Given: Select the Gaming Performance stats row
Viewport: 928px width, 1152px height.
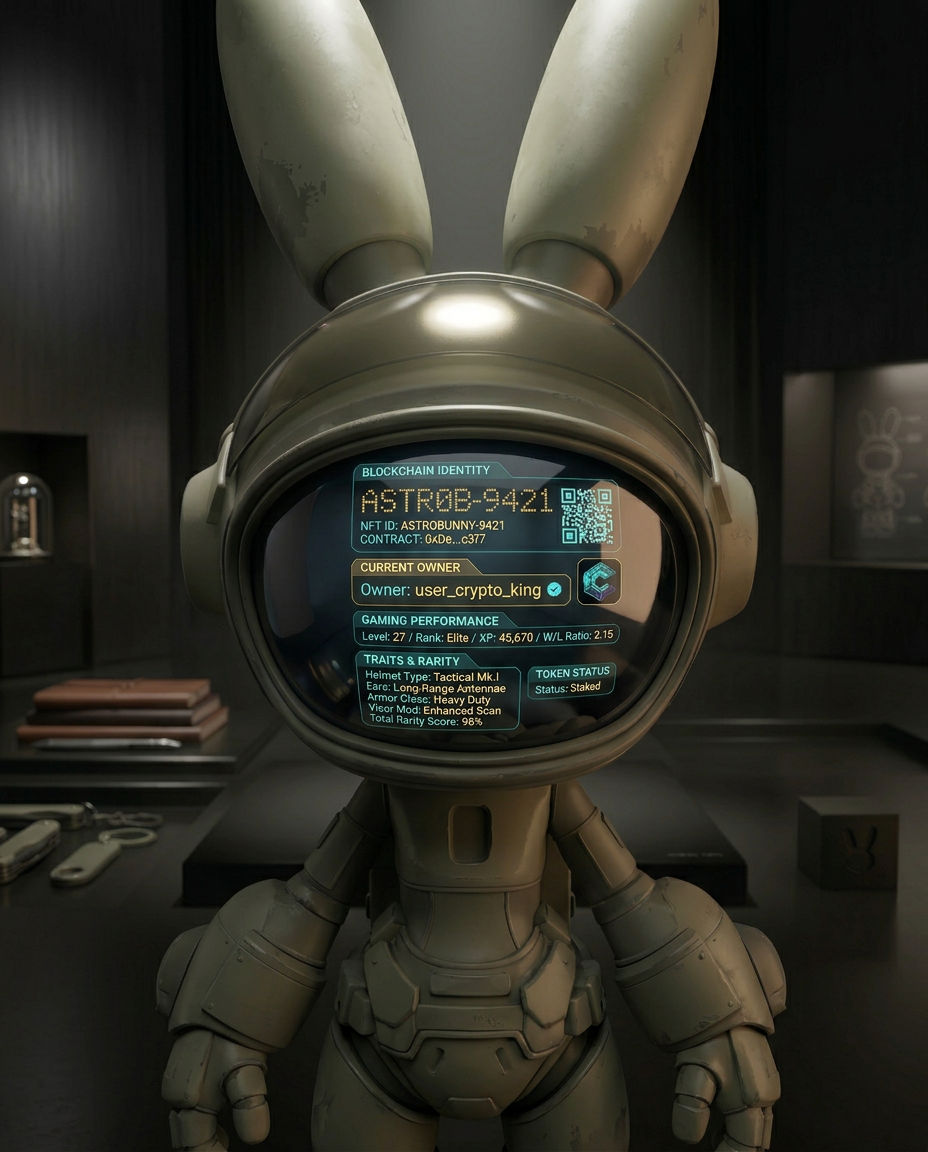Looking at the screenshot, I should (487, 635).
